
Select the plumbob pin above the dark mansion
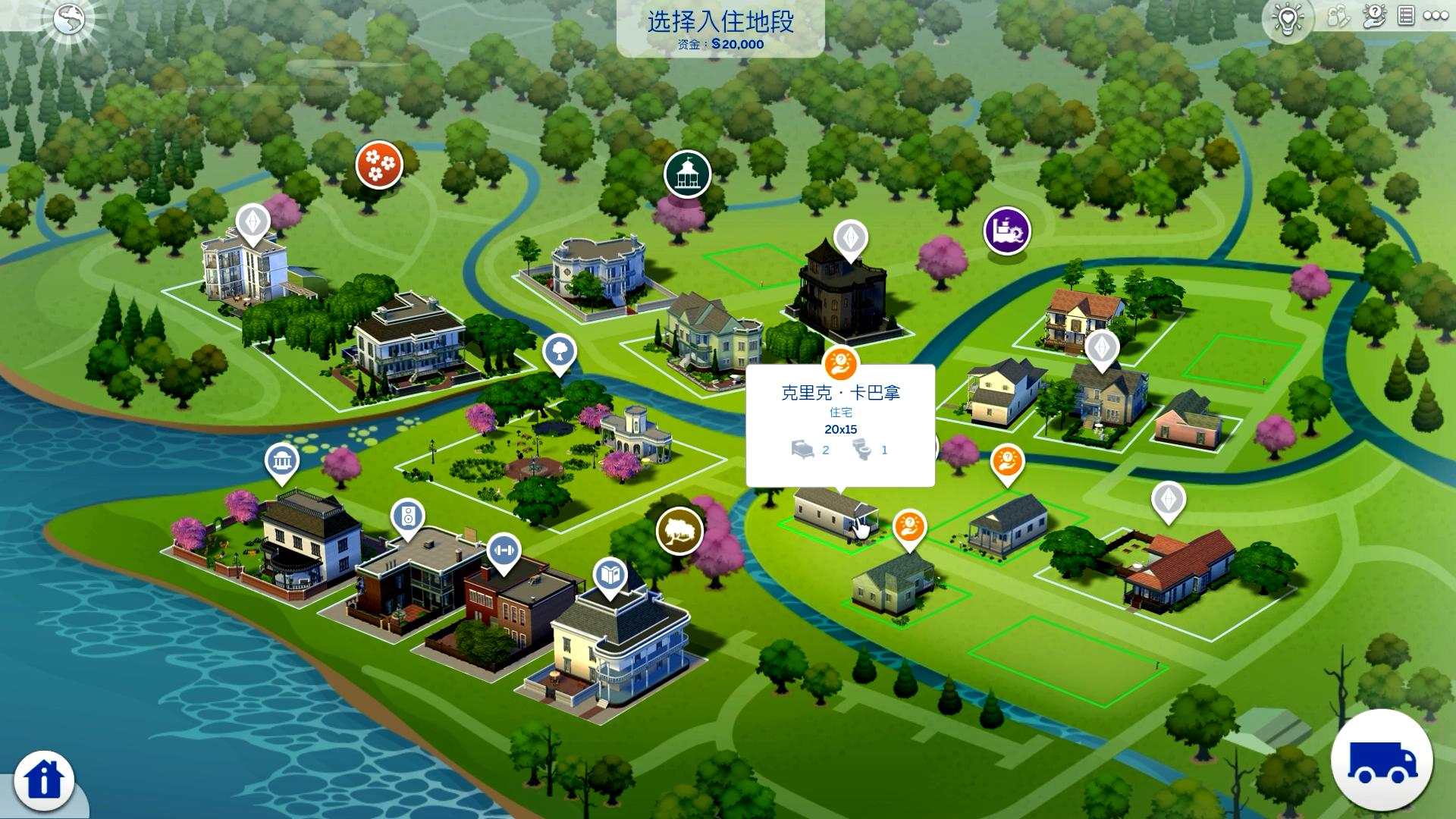[x=851, y=238]
